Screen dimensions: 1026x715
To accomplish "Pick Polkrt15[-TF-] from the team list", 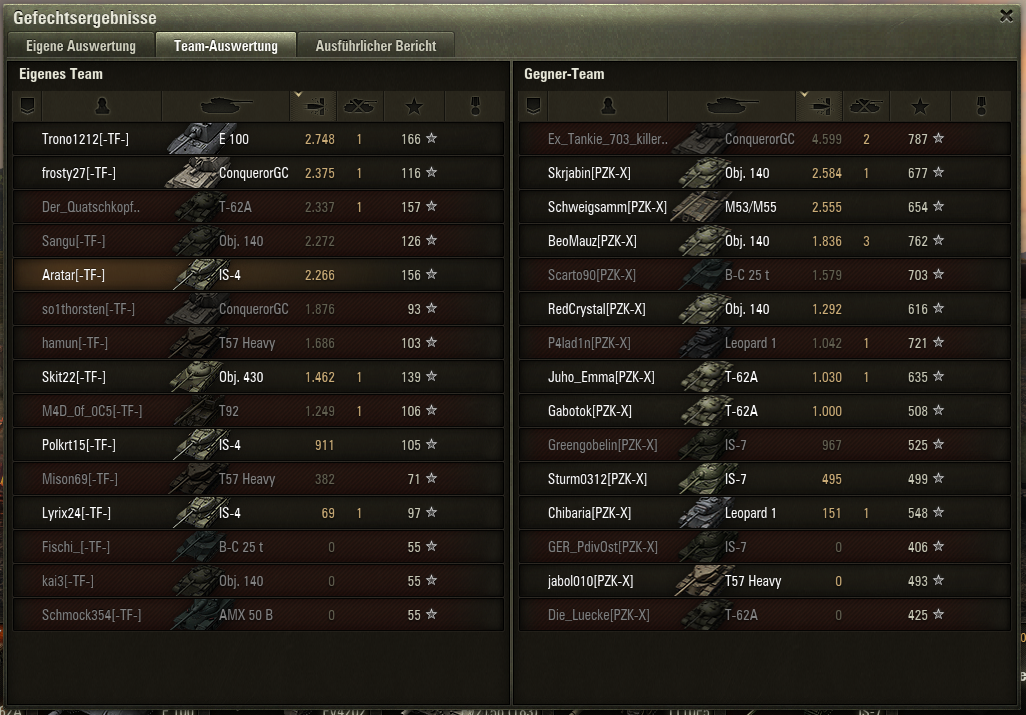I will [x=79, y=445].
